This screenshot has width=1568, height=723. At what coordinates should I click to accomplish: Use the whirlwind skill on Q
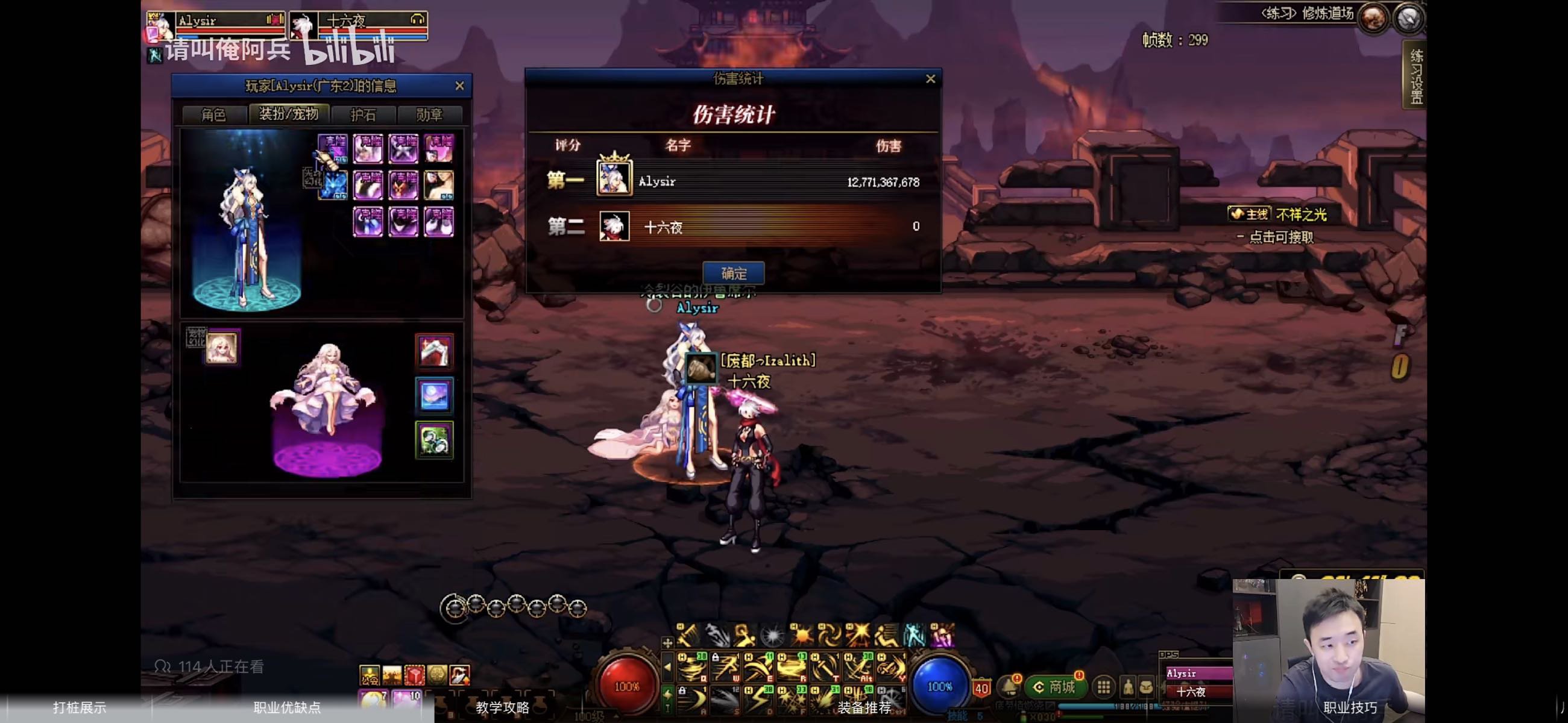coord(692,668)
